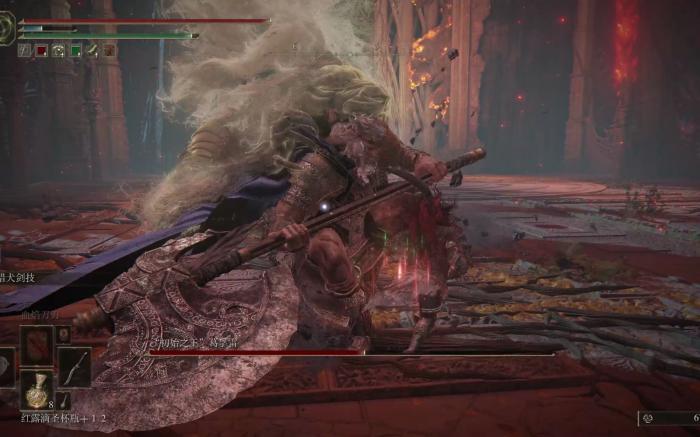The height and width of the screenshot is (437, 700).
Task: Select the red spell slot above the flask
Action: click(x=38, y=345)
